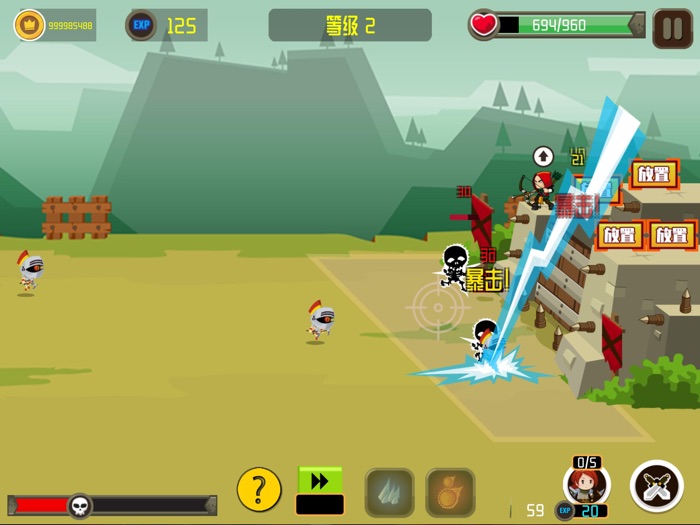Use the orange fire bomb skill
Viewport: 700px width, 525px height.
pos(450,492)
